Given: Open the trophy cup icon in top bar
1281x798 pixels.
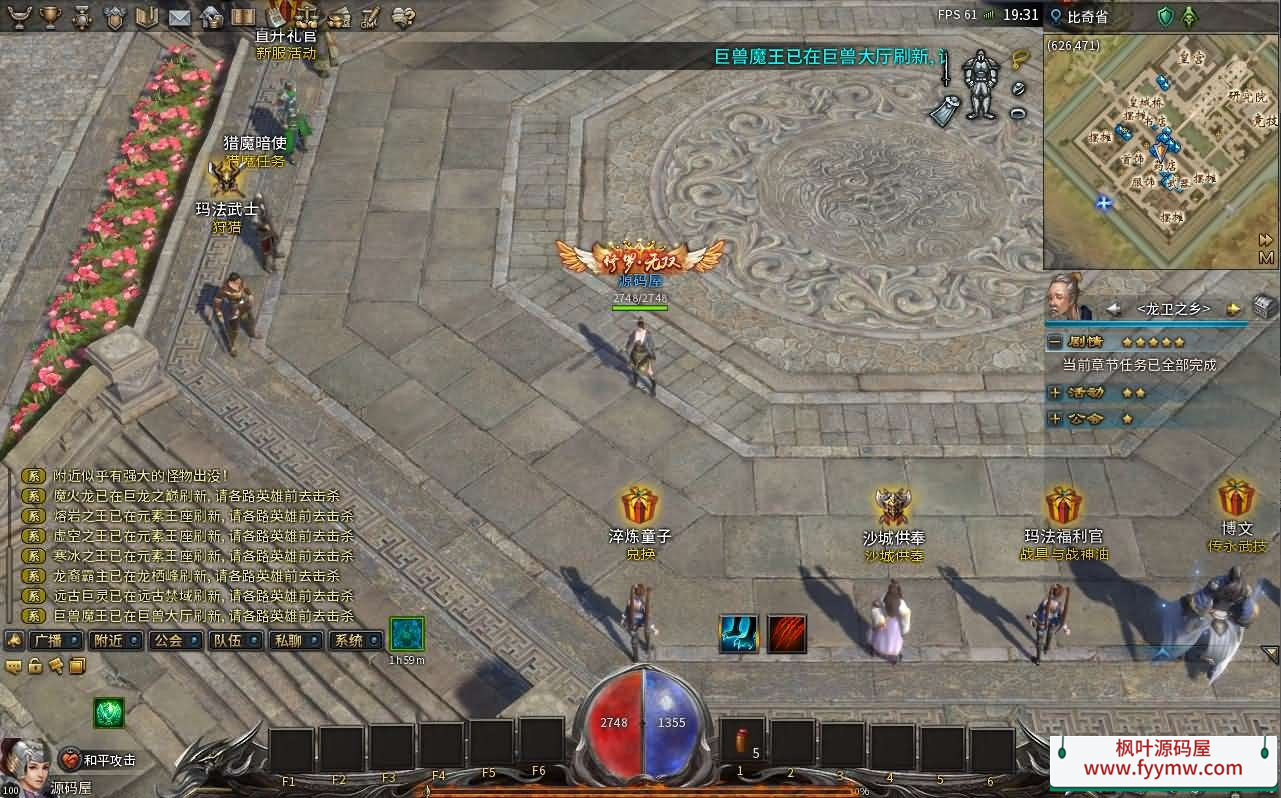Looking at the screenshot, I should coord(50,16).
